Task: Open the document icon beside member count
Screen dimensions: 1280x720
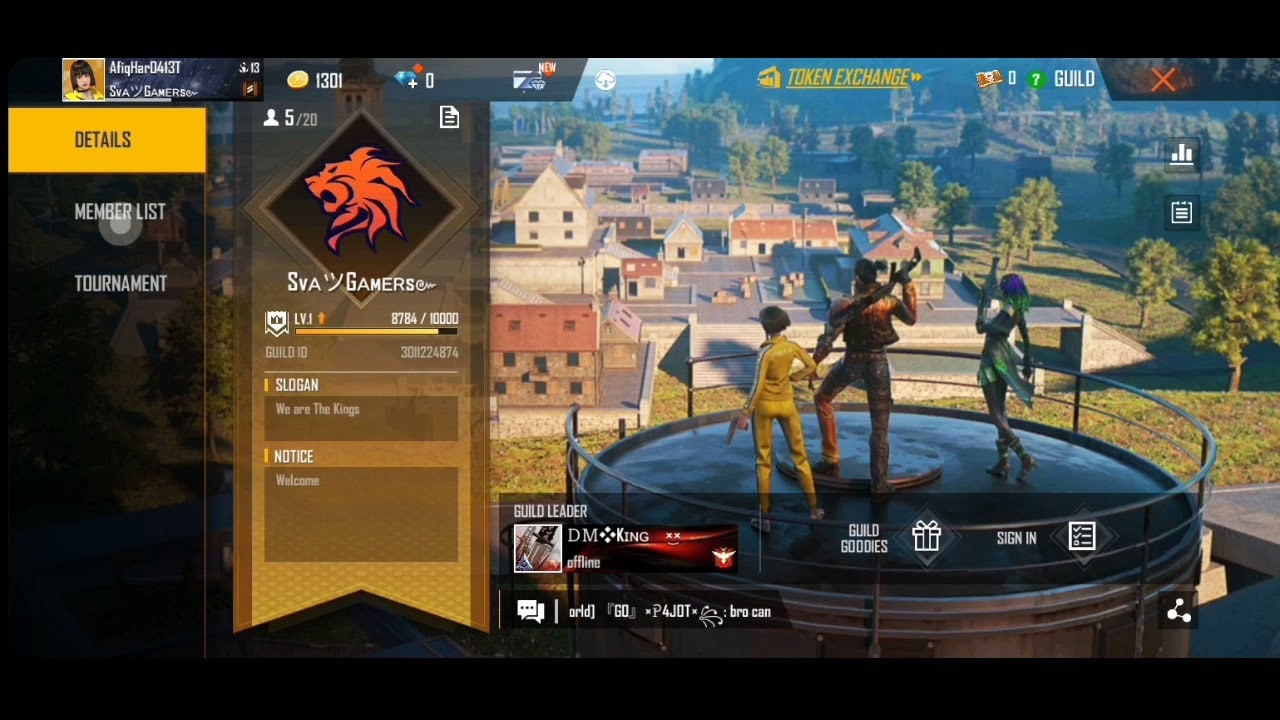Action: point(450,118)
